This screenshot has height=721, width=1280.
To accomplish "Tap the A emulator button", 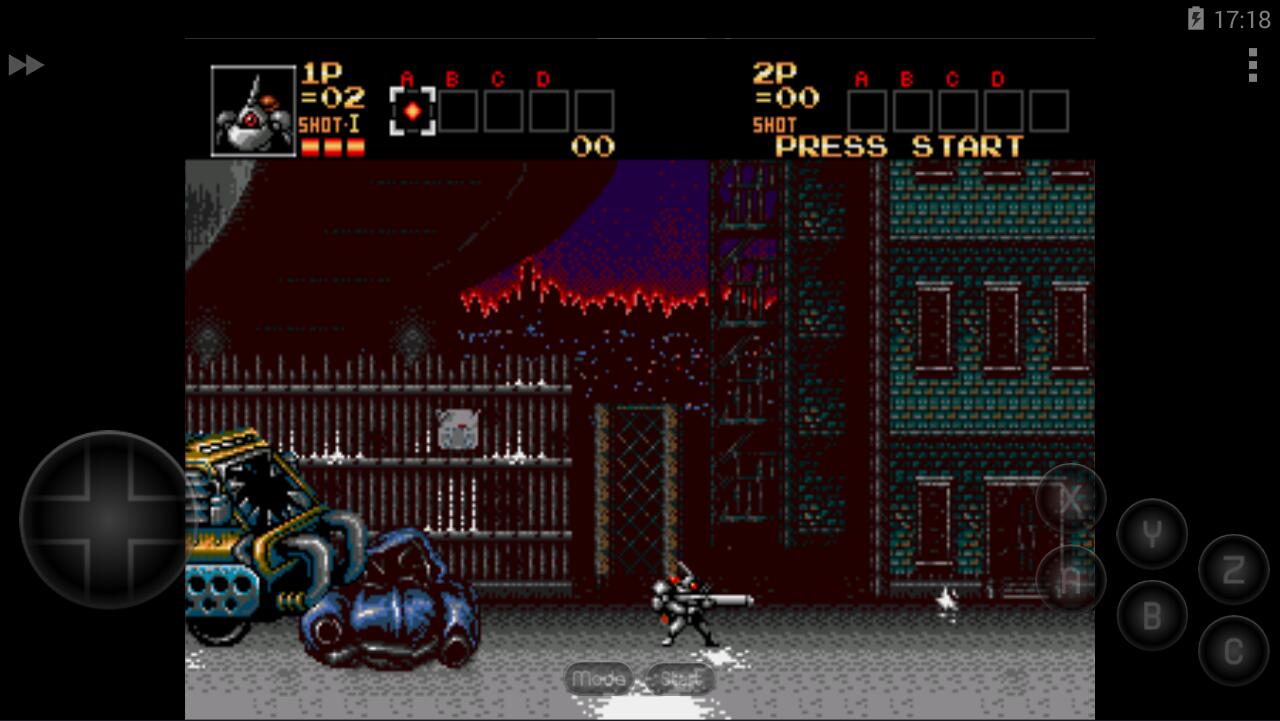I will tap(1071, 580).
